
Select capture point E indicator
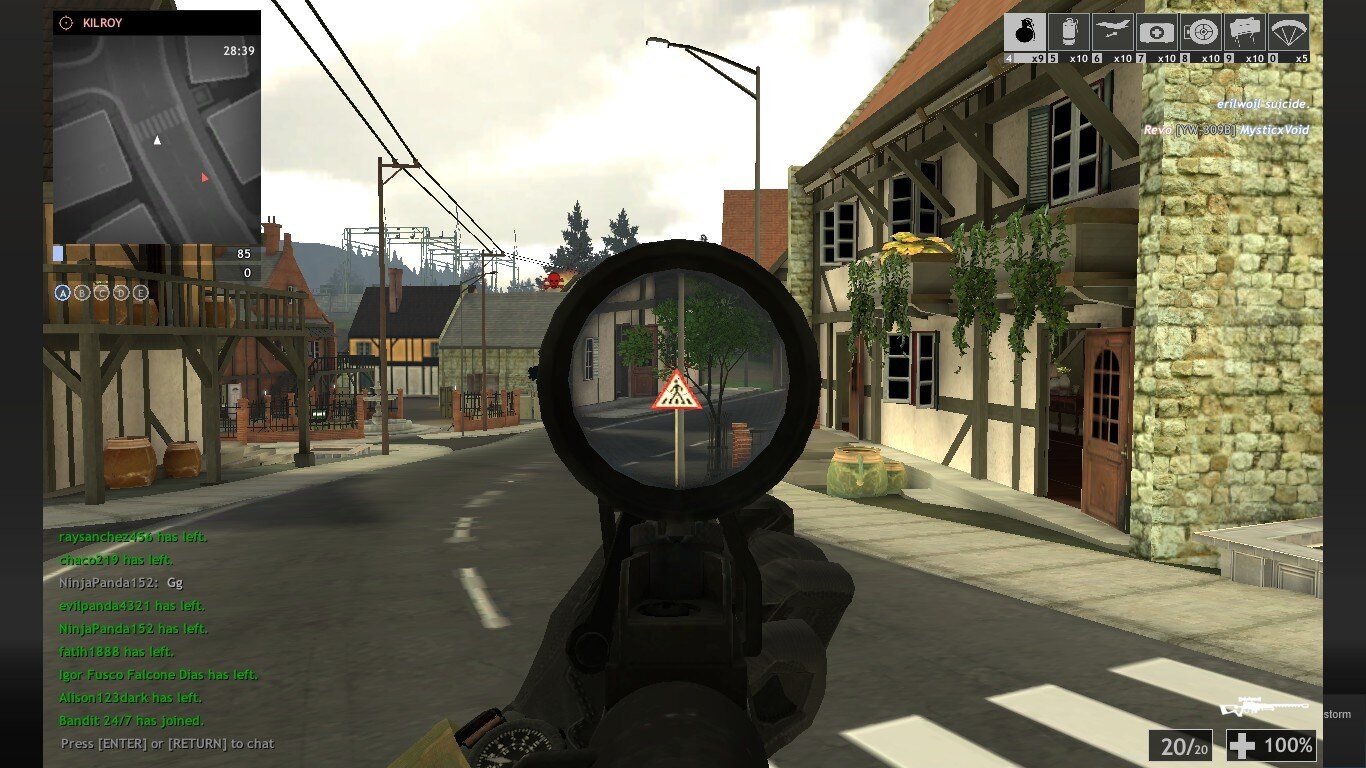click(x=141, y=293)
